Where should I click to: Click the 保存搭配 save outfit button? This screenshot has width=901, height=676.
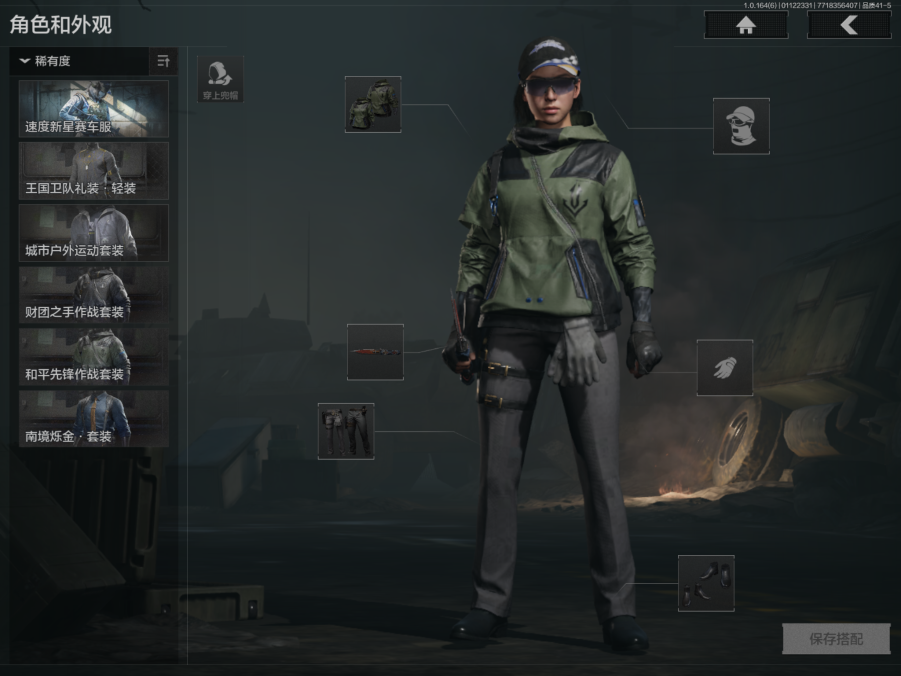point(836,639)
